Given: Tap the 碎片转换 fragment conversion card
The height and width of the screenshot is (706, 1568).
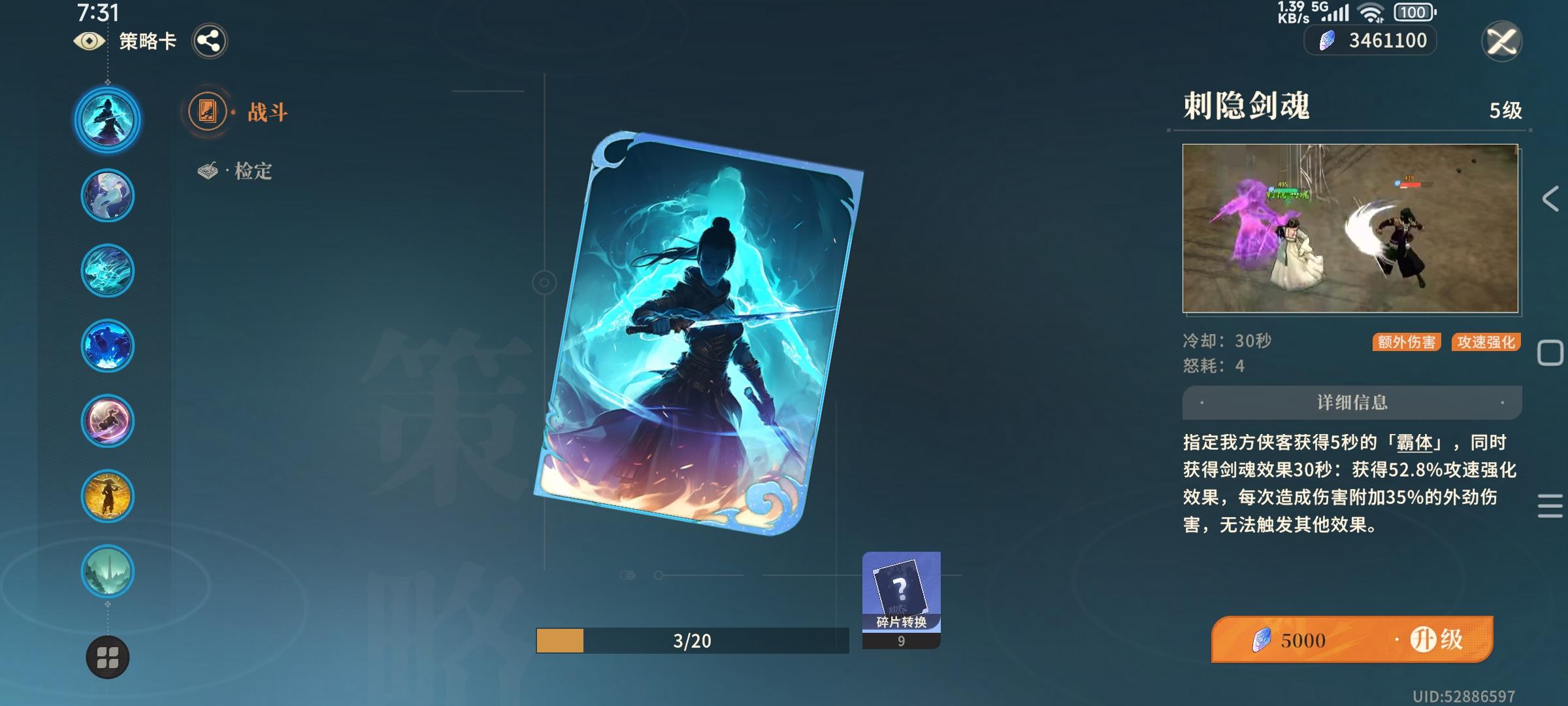Looking at the screenshot, I should pos(902,595).
